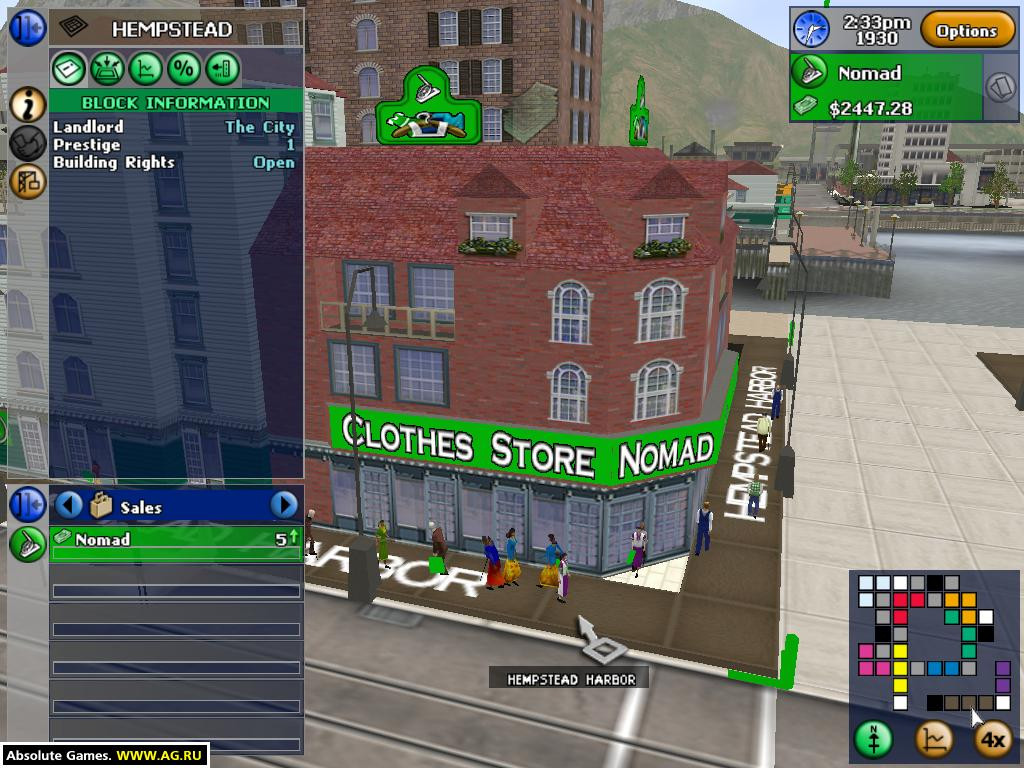
Task: Collapse the Hempstead block panel
Action: [27, 27]
